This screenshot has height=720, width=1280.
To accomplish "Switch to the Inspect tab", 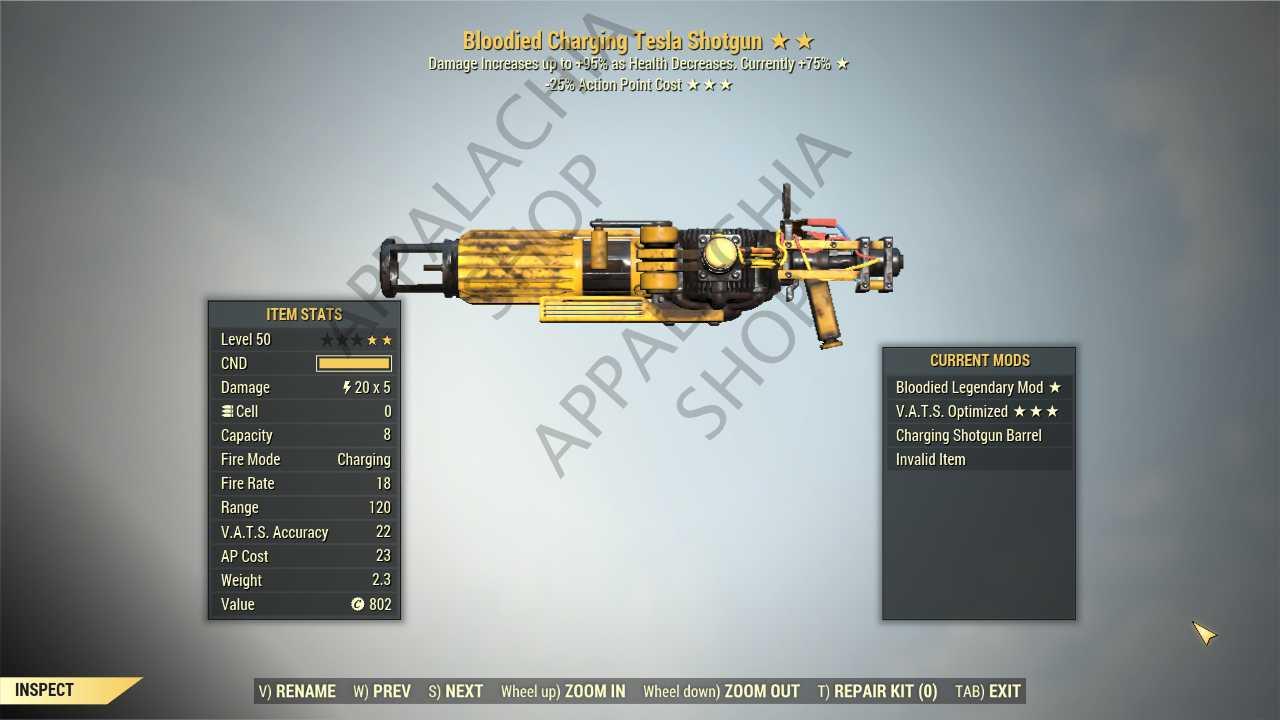I will 43,689.
